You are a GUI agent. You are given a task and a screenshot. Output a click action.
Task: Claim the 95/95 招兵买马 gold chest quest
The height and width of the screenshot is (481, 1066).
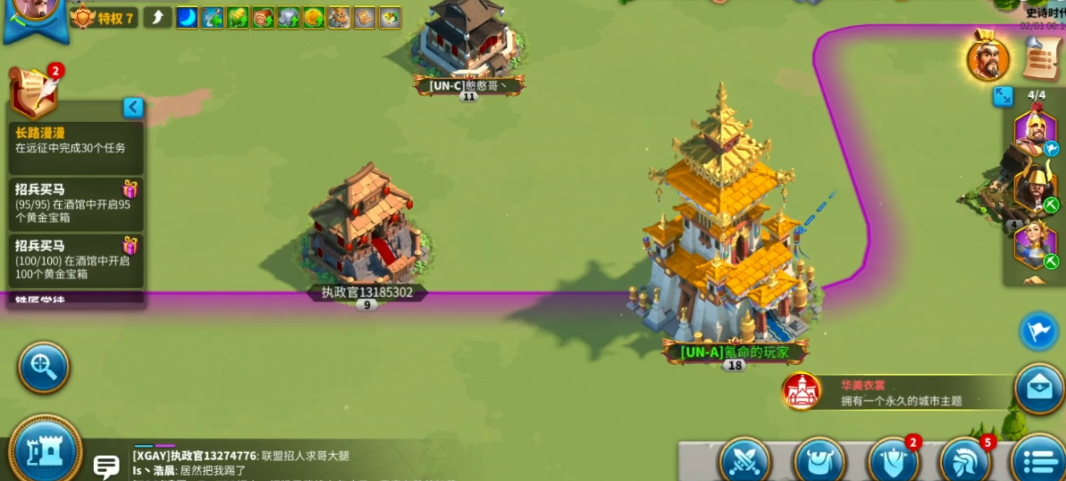click(x=76, y=204)
